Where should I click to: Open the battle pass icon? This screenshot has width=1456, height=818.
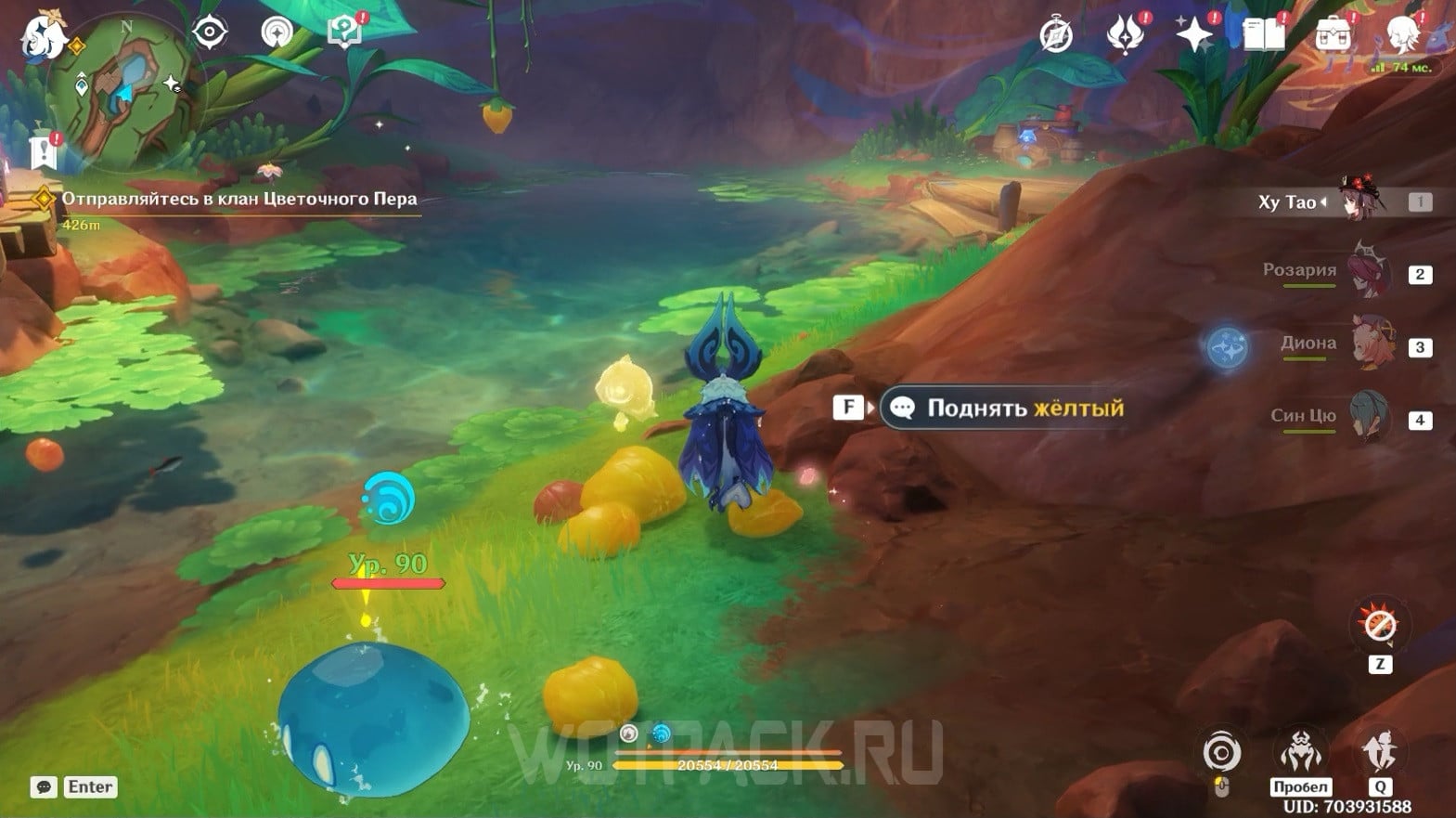coord(1333,35)
